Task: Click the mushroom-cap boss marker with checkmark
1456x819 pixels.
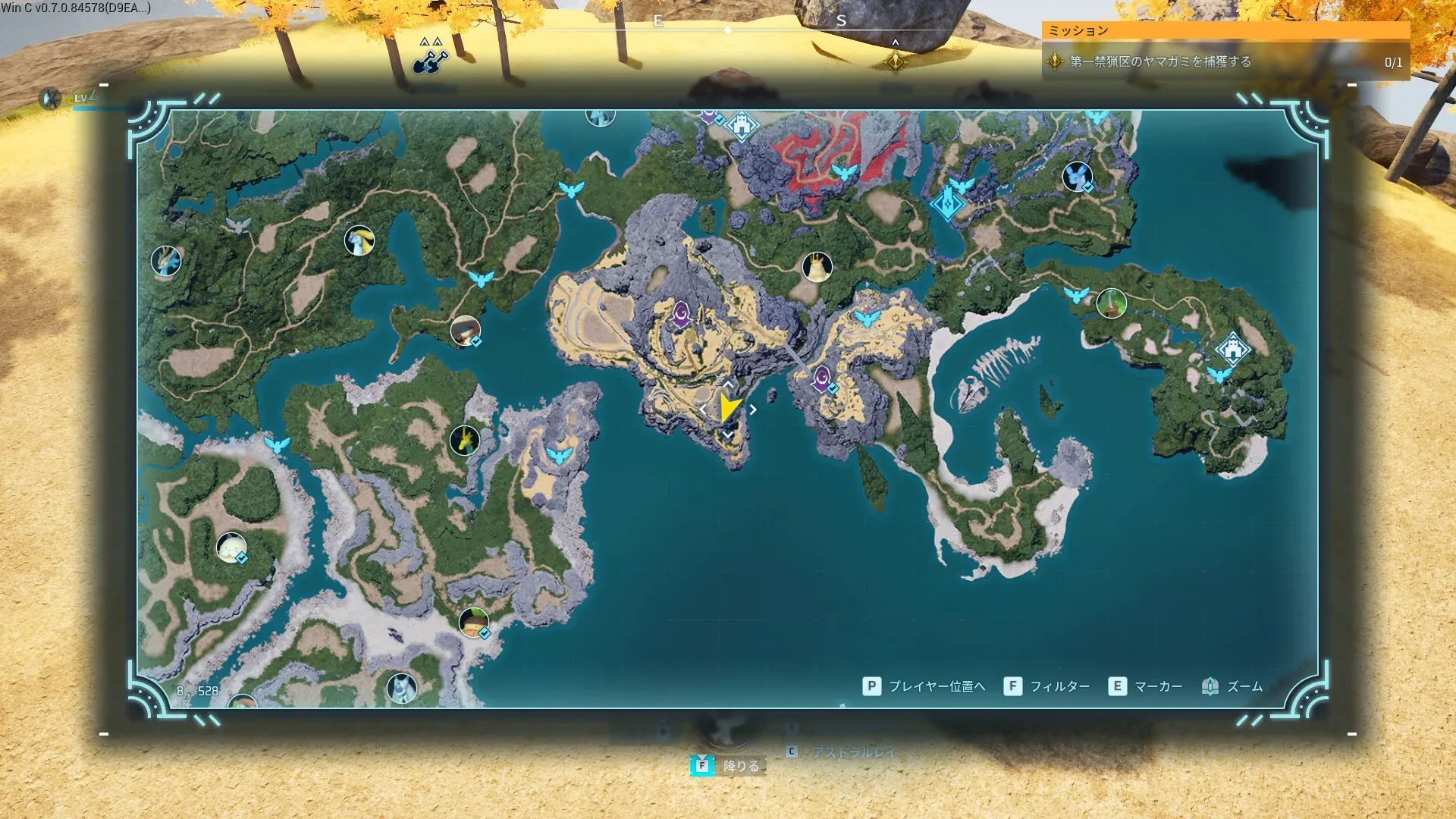Action: [473, 623]
